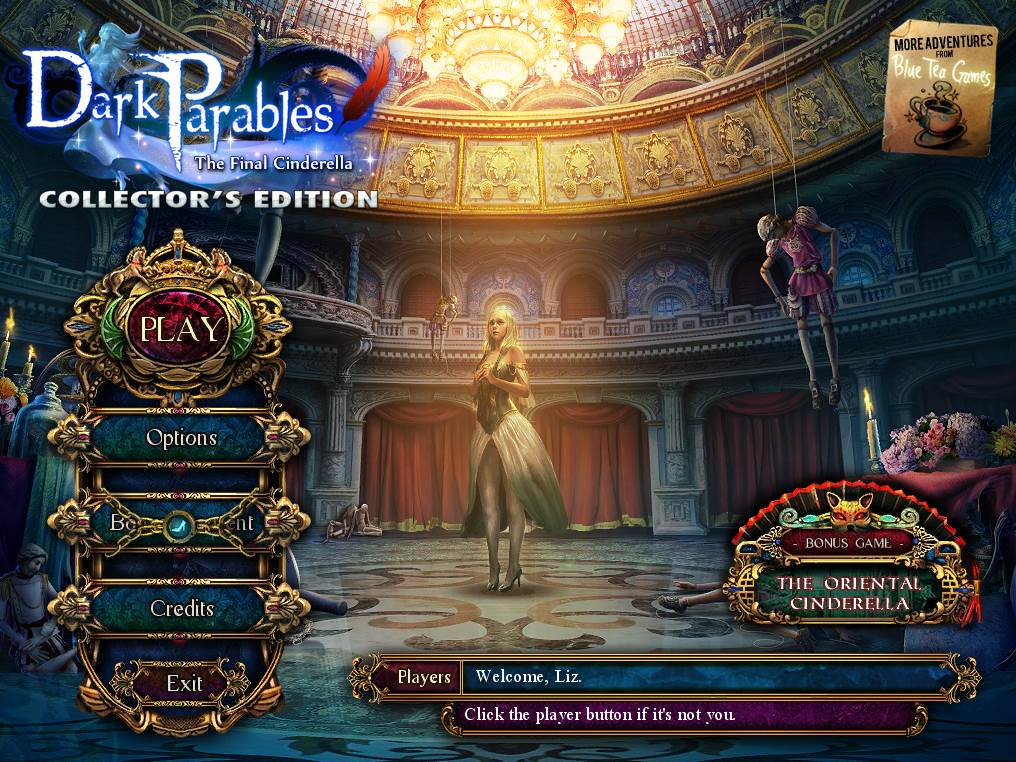The width and height of the screenshot is (1016, 762).
Task: View the Credits screen
Action: point(181,608)
